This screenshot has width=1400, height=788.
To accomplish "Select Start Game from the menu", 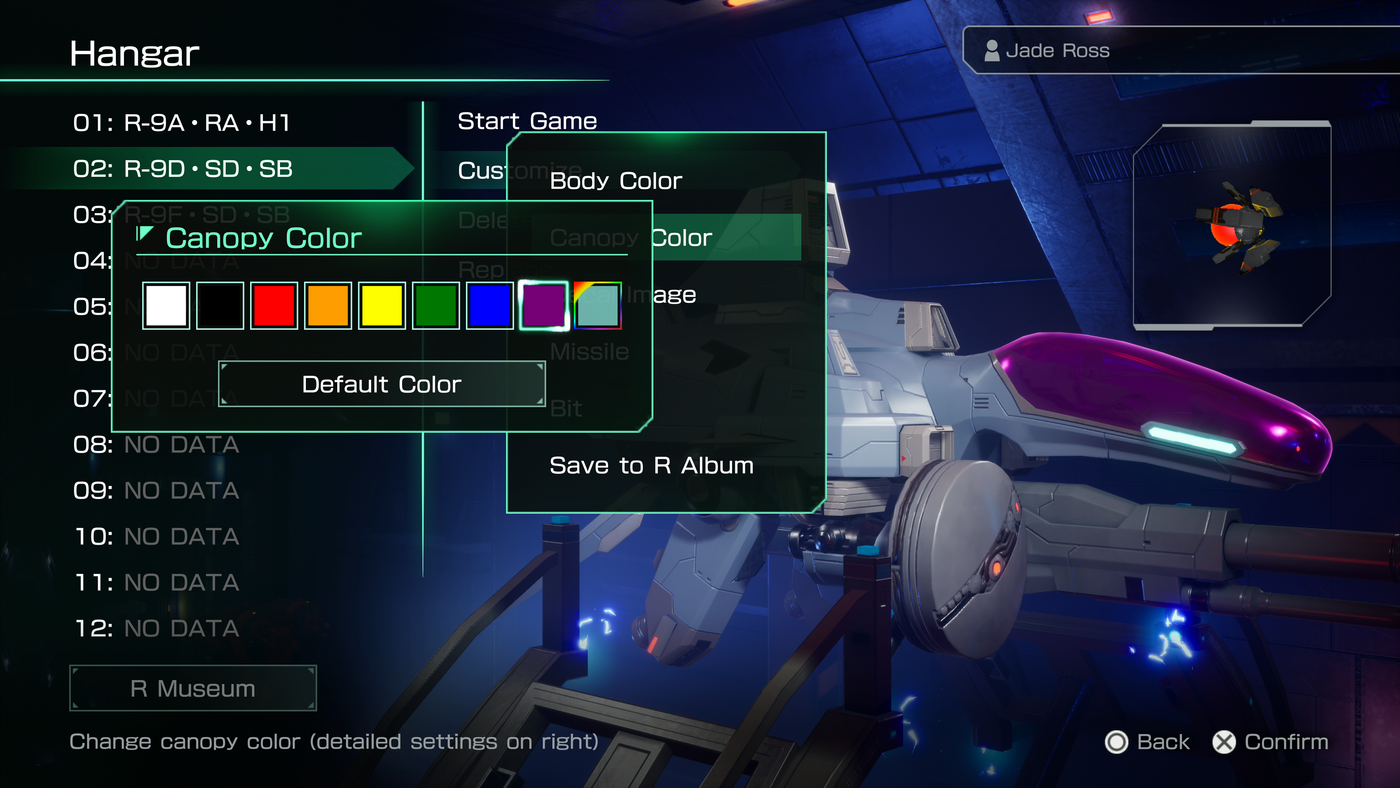I will (x=527, y=120).
